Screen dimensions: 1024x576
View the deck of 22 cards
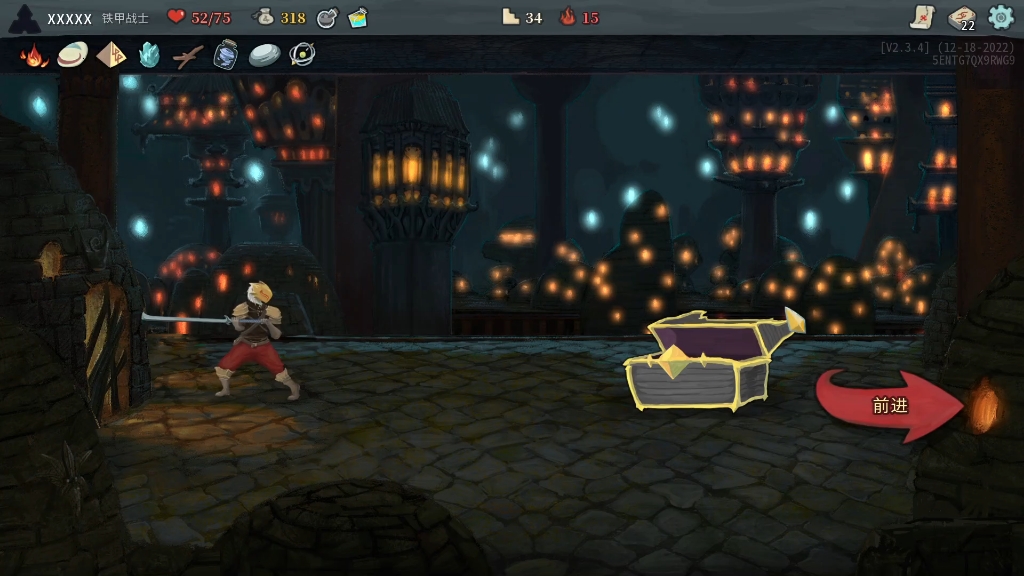[x=962, y=17]
